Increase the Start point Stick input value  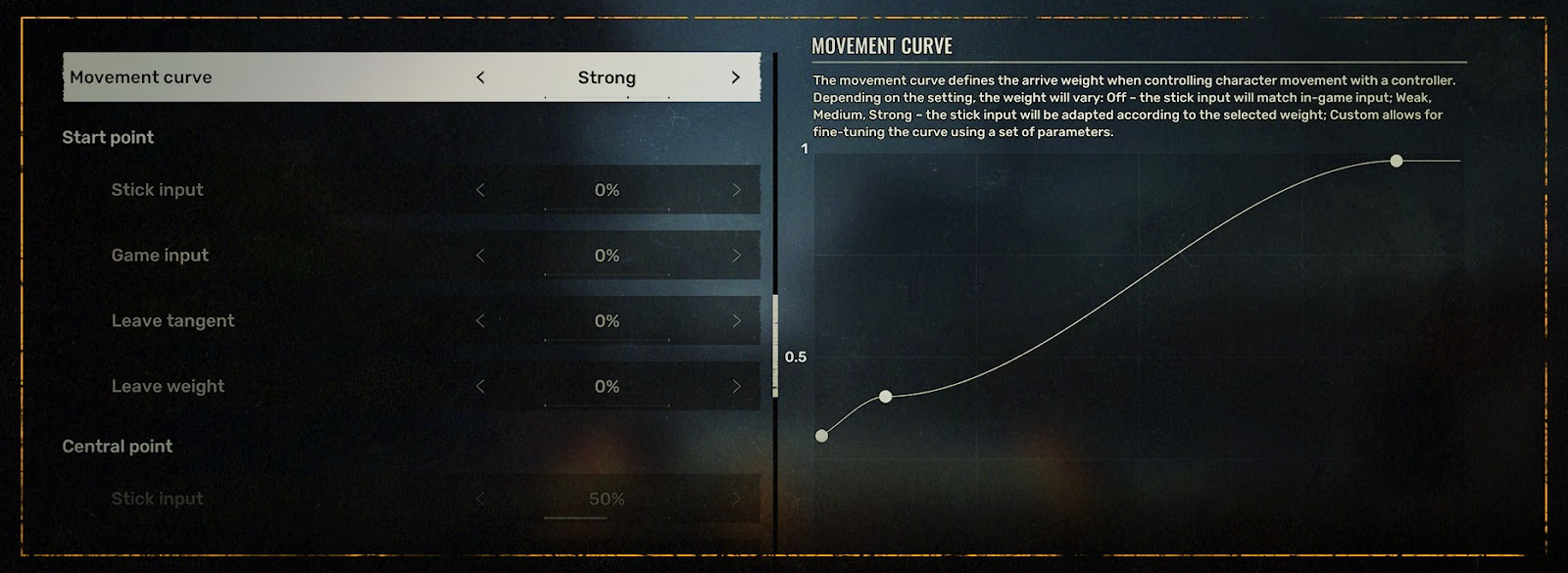coord(736,190)
